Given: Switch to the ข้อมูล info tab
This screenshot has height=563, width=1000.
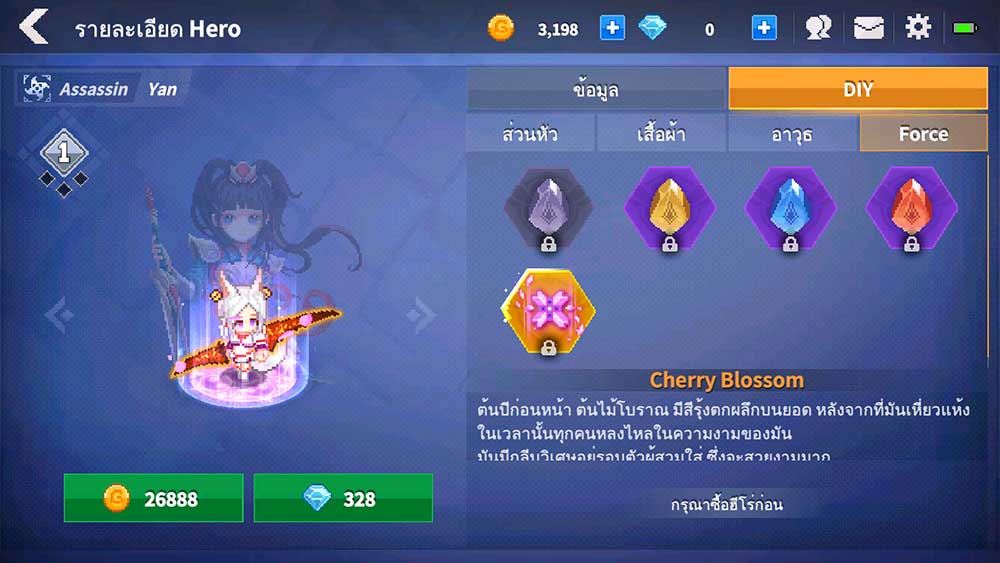Looking at the screenshot, I should click(596, 89).
